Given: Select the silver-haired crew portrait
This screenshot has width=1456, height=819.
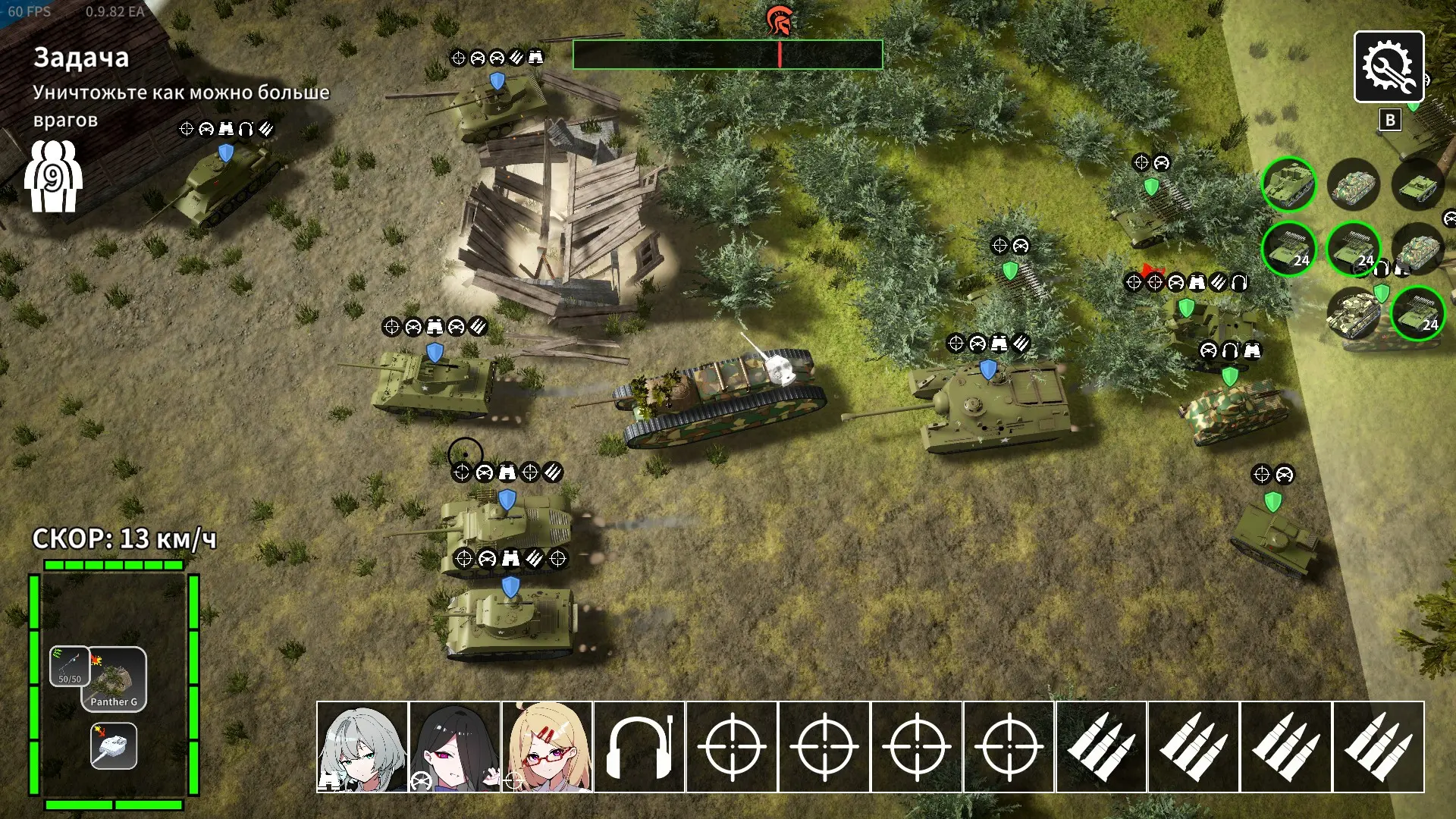Looking at the screenshot, I should click(362, 747).
